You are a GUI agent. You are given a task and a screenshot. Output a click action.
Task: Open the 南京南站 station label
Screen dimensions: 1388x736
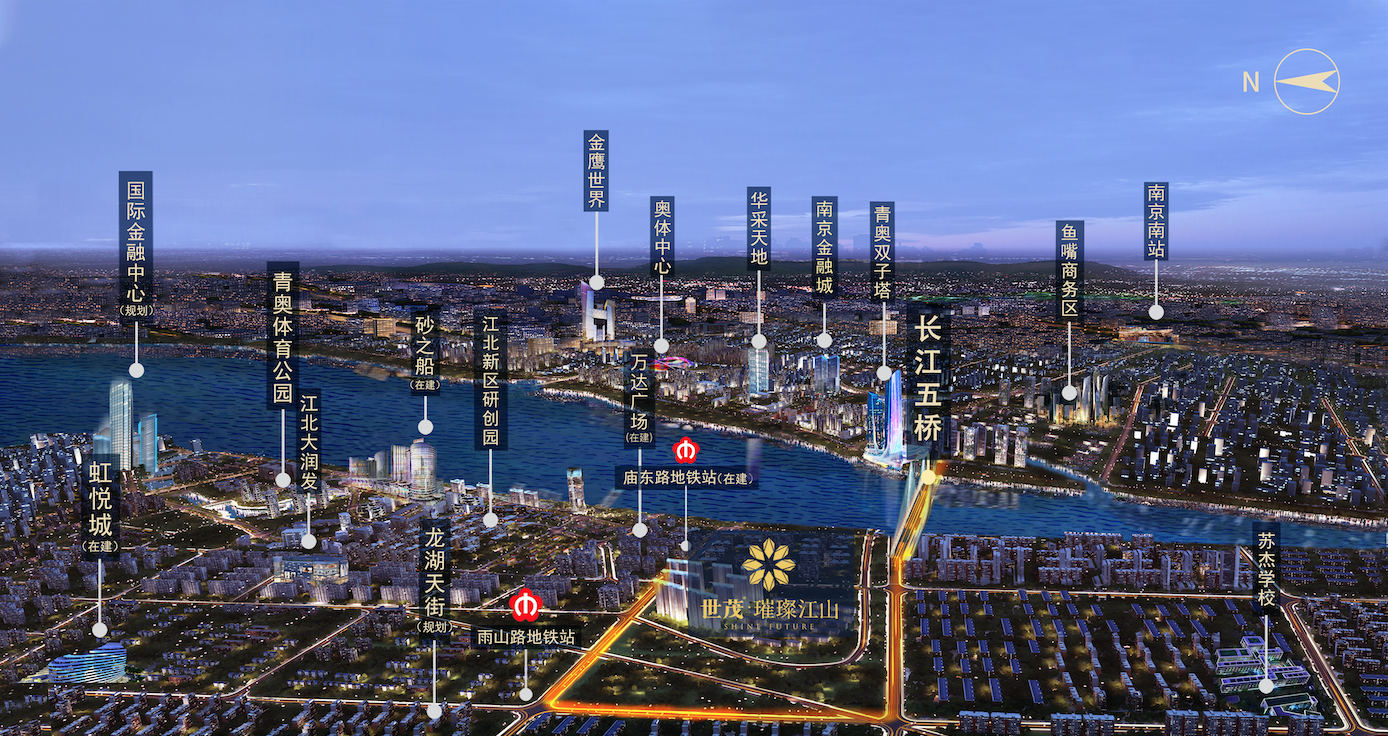pyautogui.click(x=1156, y=221)
